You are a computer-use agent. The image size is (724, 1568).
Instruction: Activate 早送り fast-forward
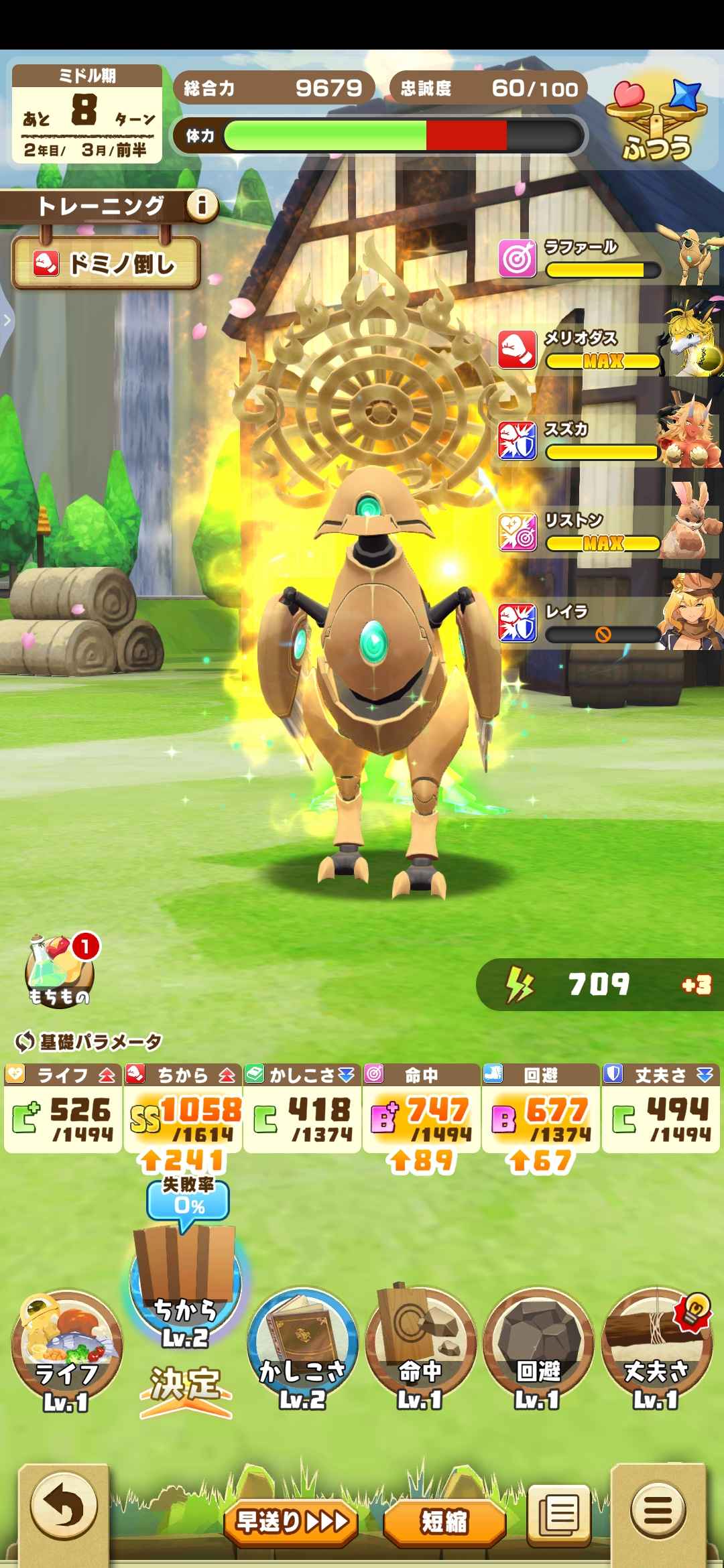pos(291,1522)
